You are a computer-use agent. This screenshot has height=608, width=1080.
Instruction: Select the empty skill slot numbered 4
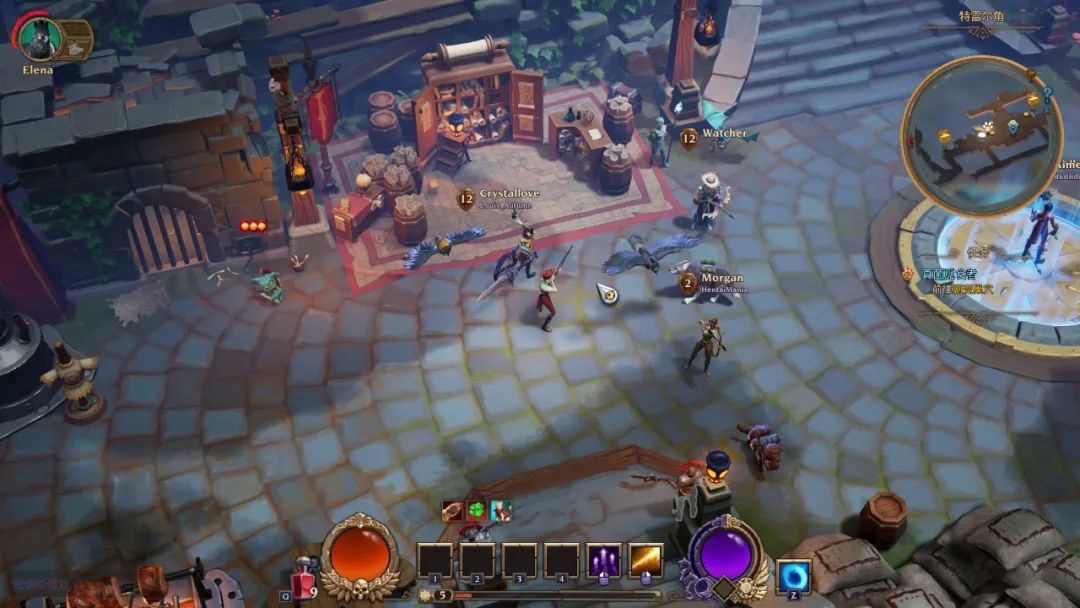(x=561, y=560)
